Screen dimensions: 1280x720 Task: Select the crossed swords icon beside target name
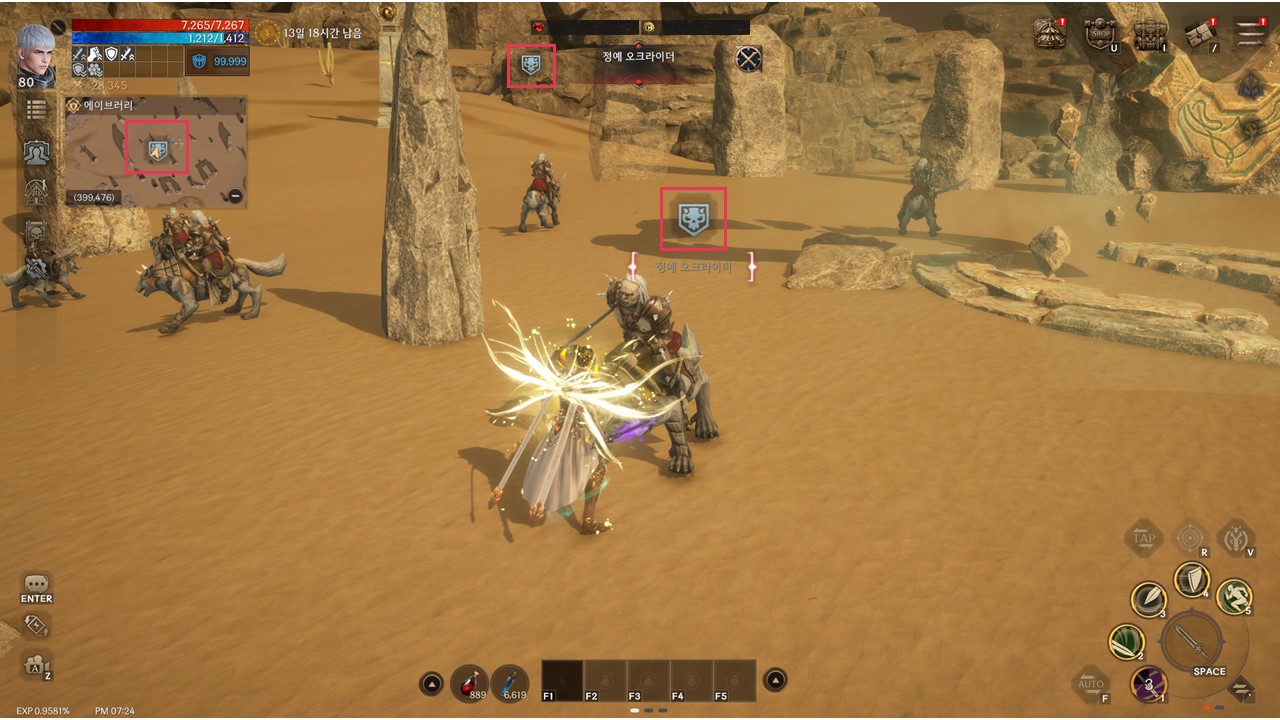point(749,59)
